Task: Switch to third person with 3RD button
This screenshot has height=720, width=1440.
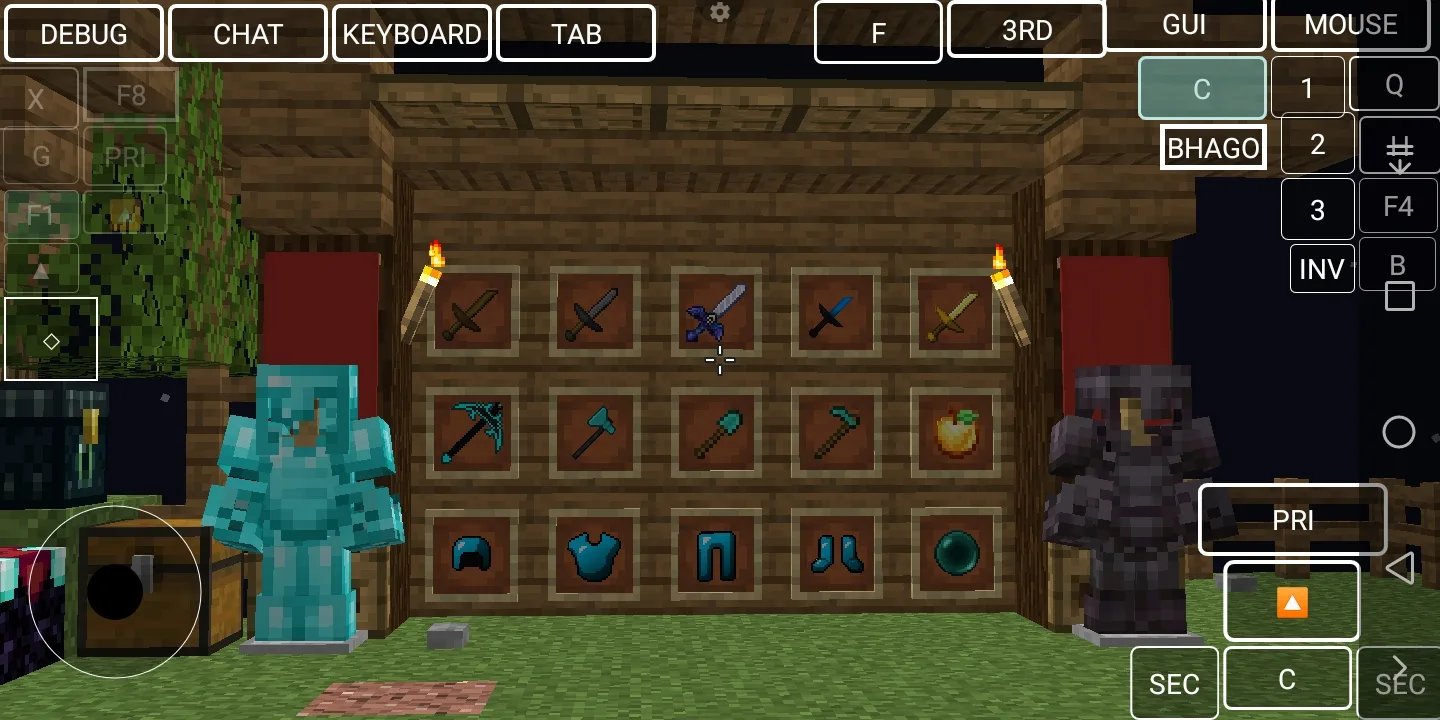Action: [1026, 30]
